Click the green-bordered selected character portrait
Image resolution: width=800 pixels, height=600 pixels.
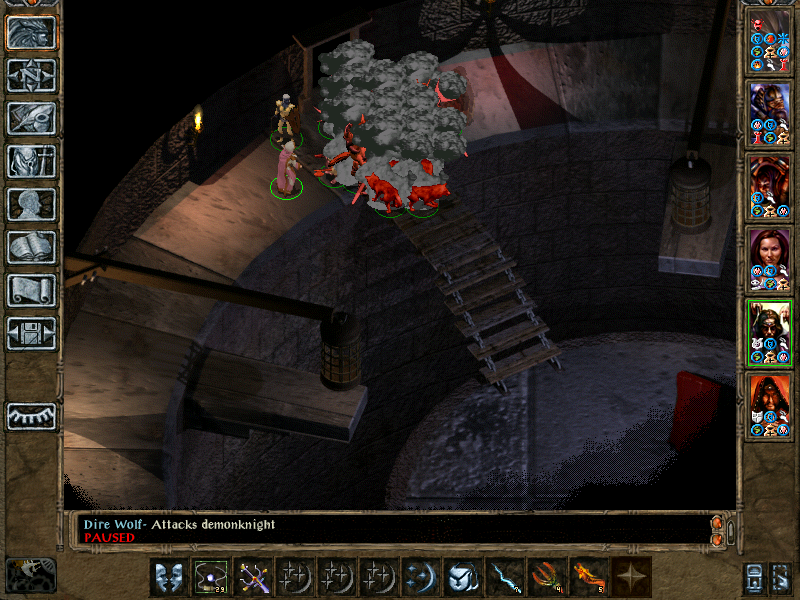tap(770, 331)
